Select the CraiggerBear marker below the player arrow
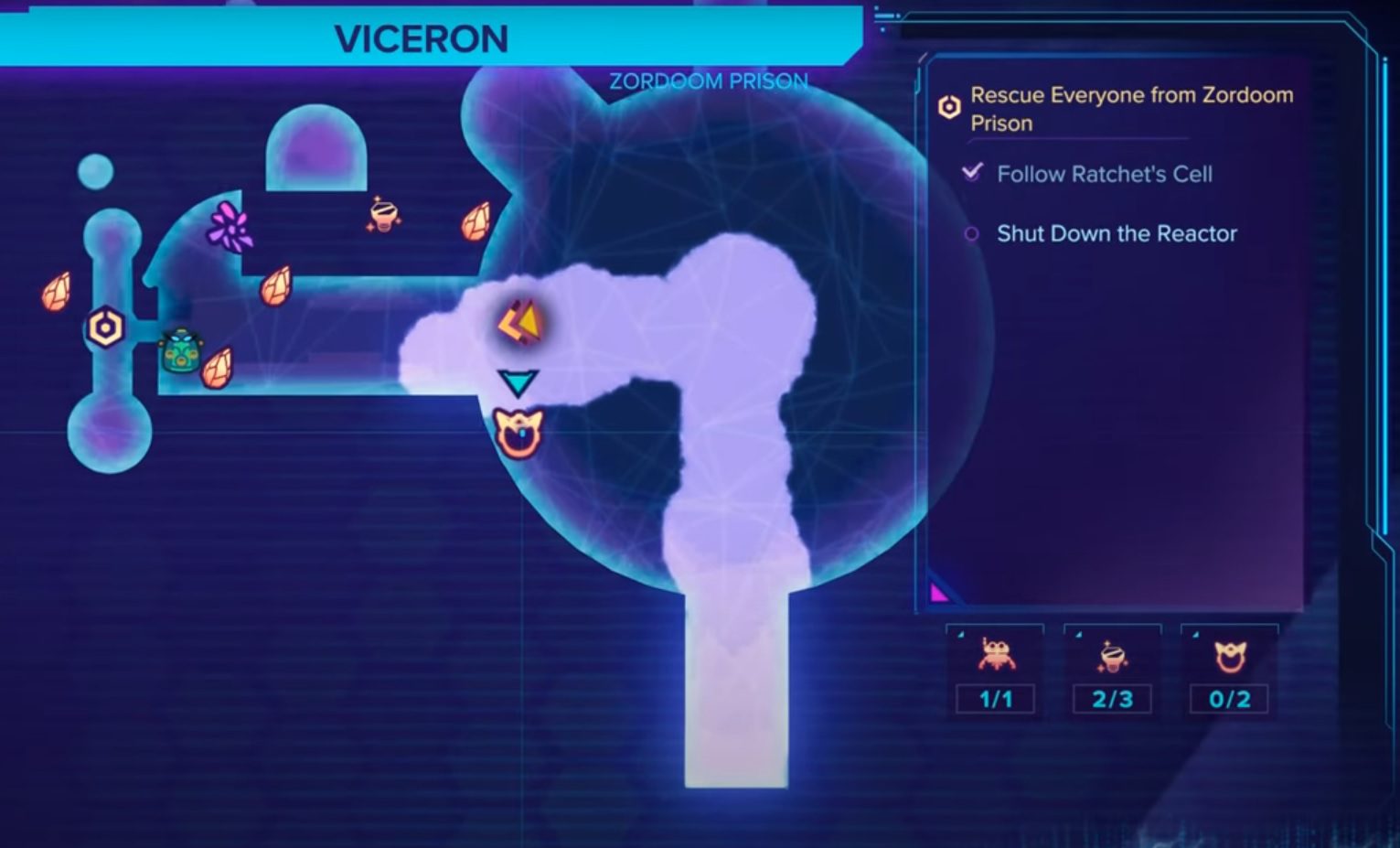The height and width of the screenshot is (848, 1400). click(x=518, y=432)
